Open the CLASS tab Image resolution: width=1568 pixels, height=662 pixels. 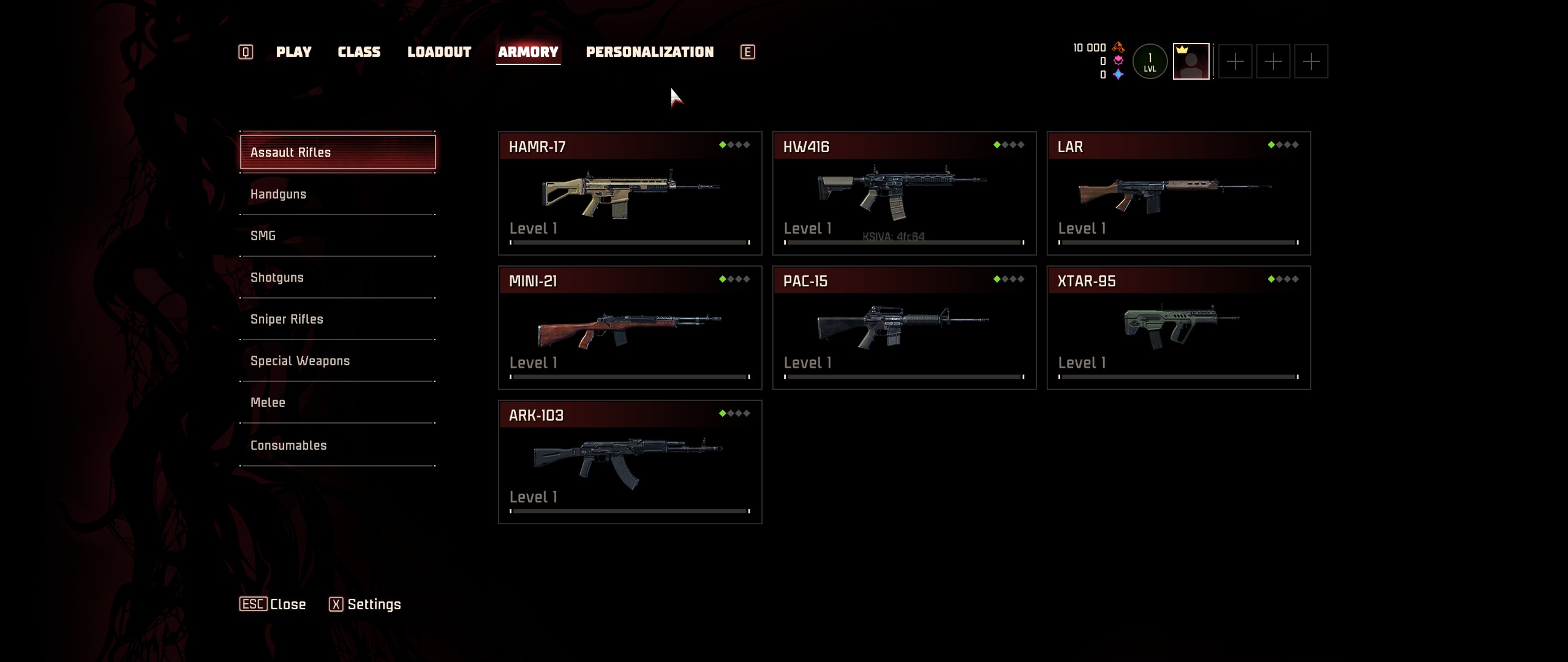point(359,52)
